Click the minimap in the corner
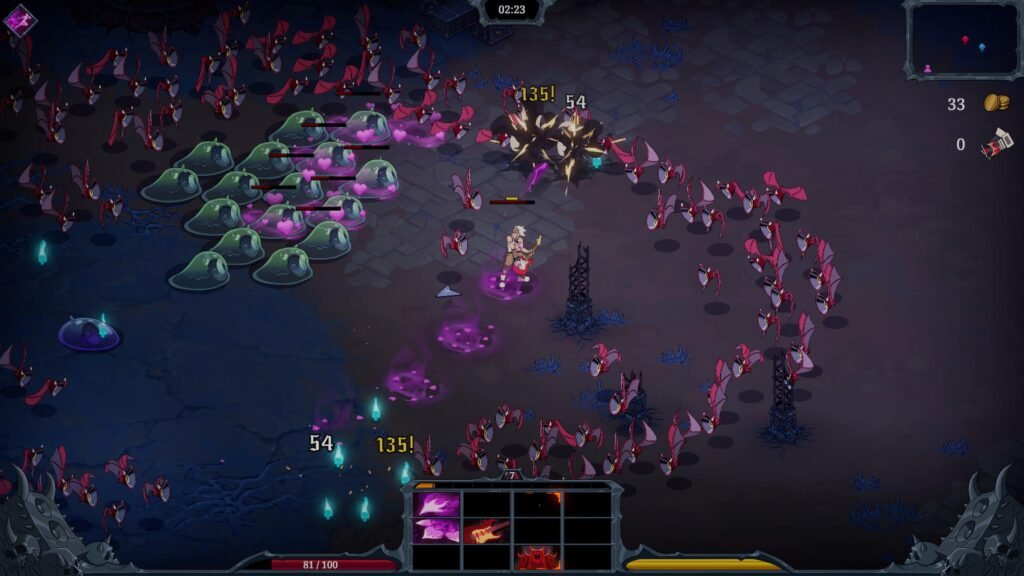The image size is (1024, 576). [x=963, y=39]
